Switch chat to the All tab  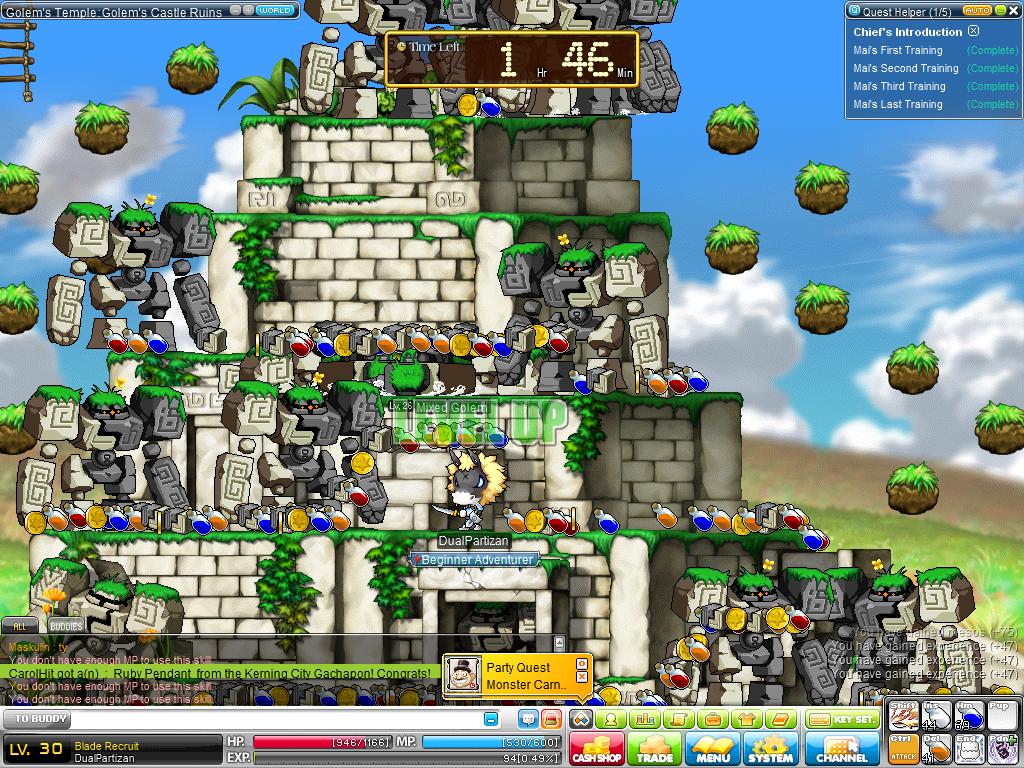[18, 626]
